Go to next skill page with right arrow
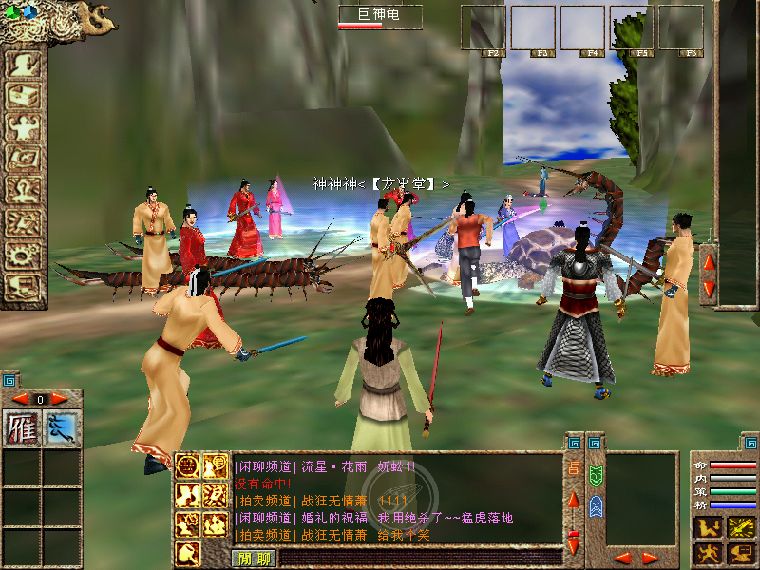Viewport: 760px width, 570px height. click(x=59, y=399)
